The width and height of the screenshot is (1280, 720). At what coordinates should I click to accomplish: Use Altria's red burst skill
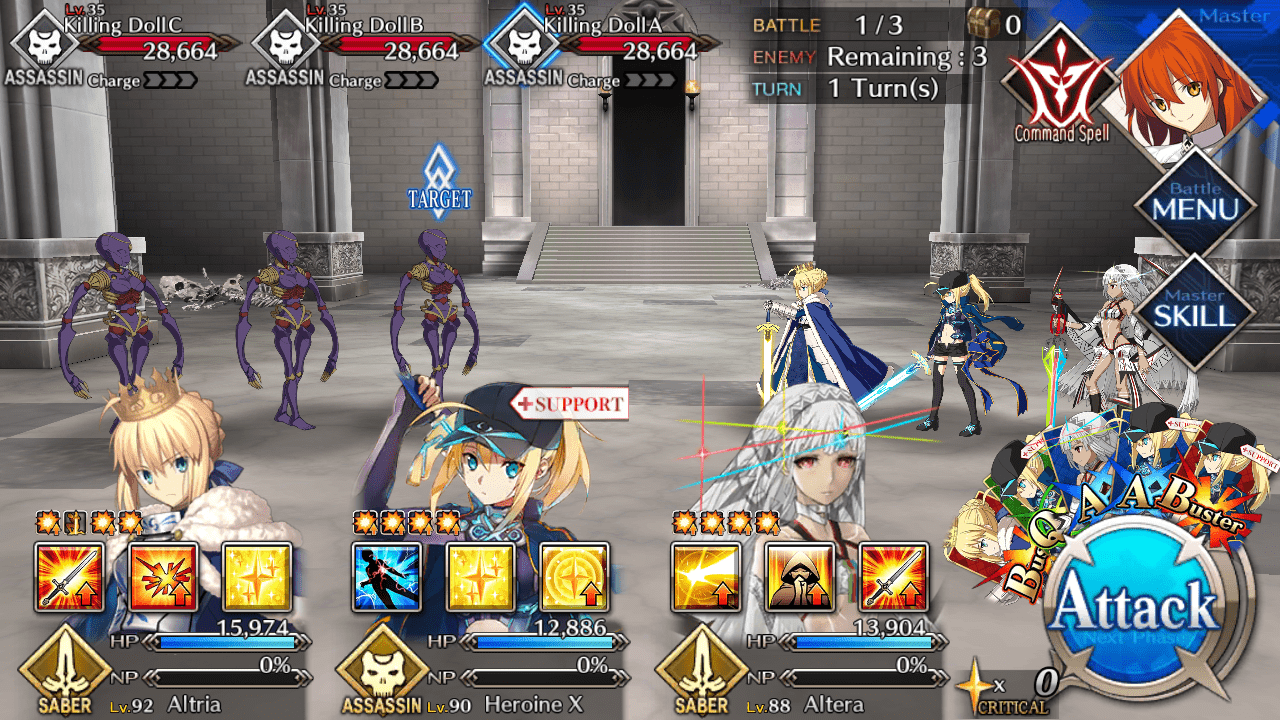163,578
